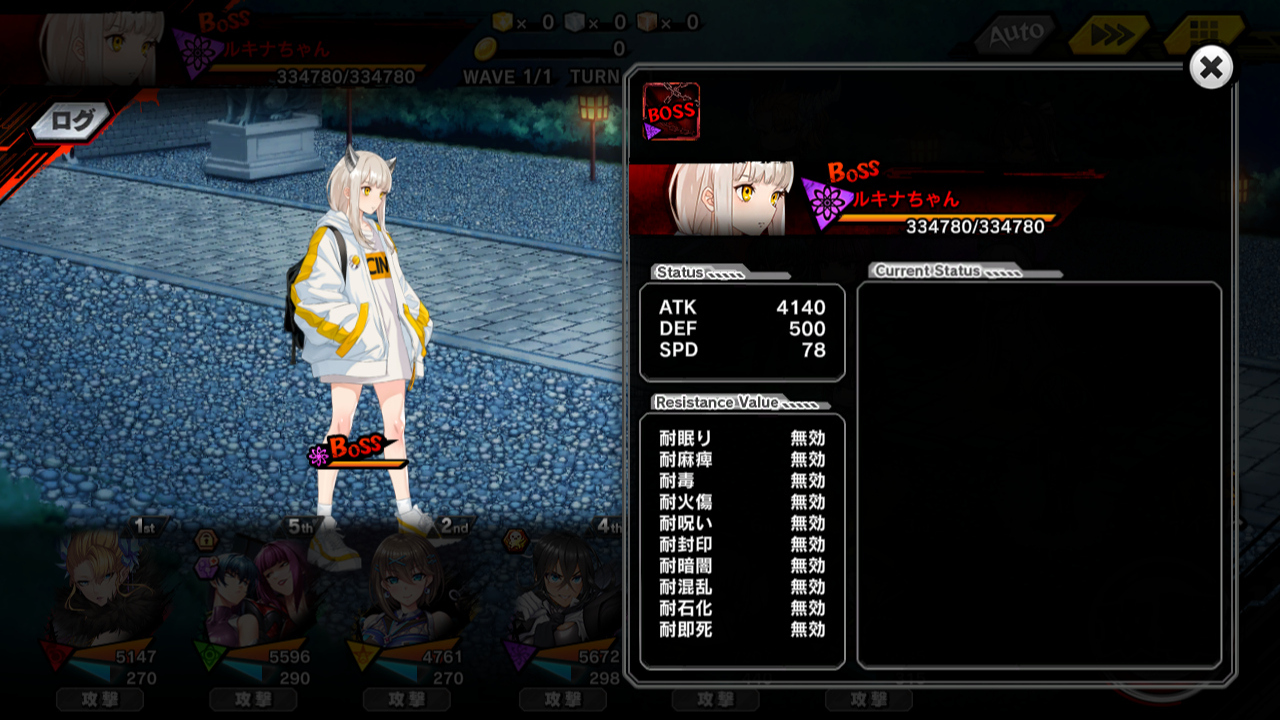Toggle Auto battle mode
Image resolution: width=1280 pixels, height=720 pixels.
[x=1015, y=36]
